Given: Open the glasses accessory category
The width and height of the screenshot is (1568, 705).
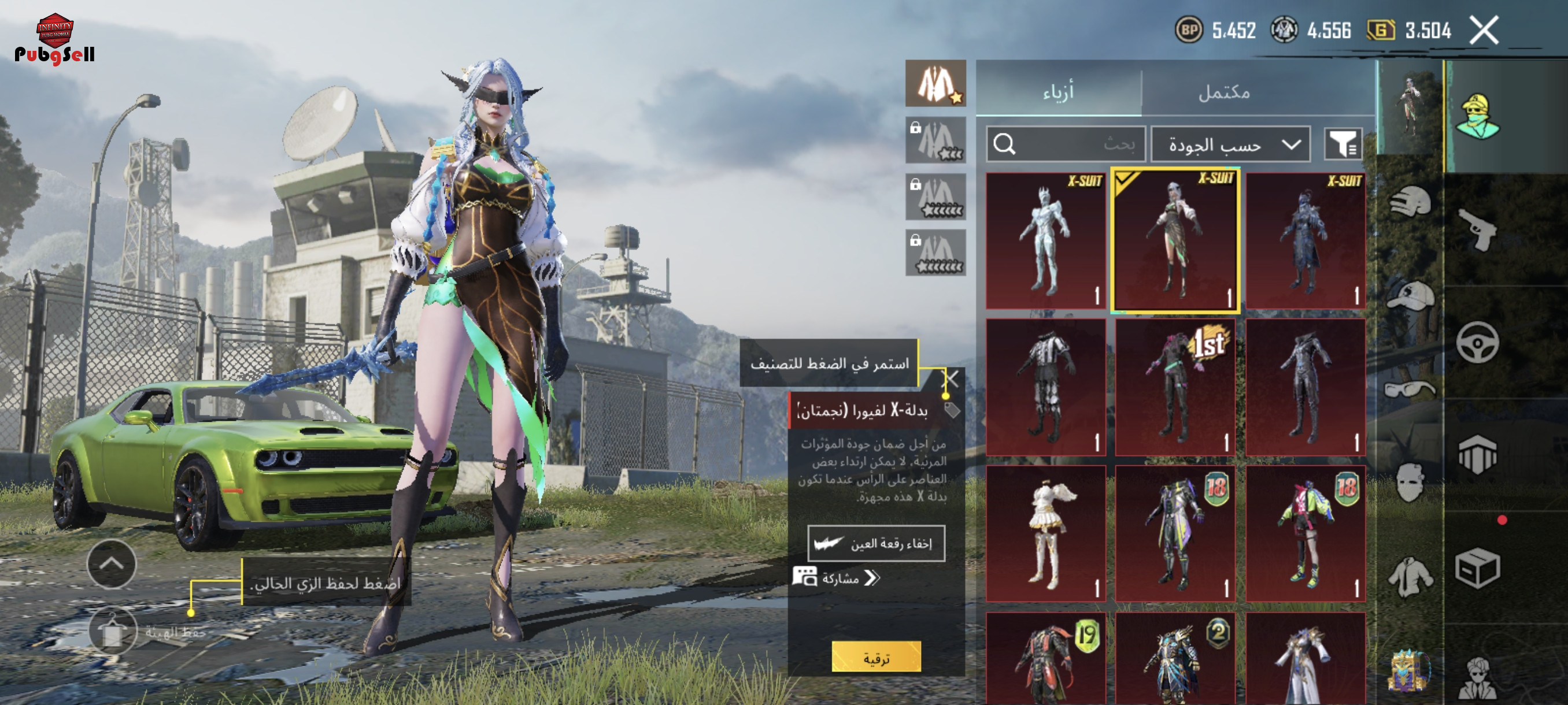Looking at the screenshot, I should coord(1410,388).
